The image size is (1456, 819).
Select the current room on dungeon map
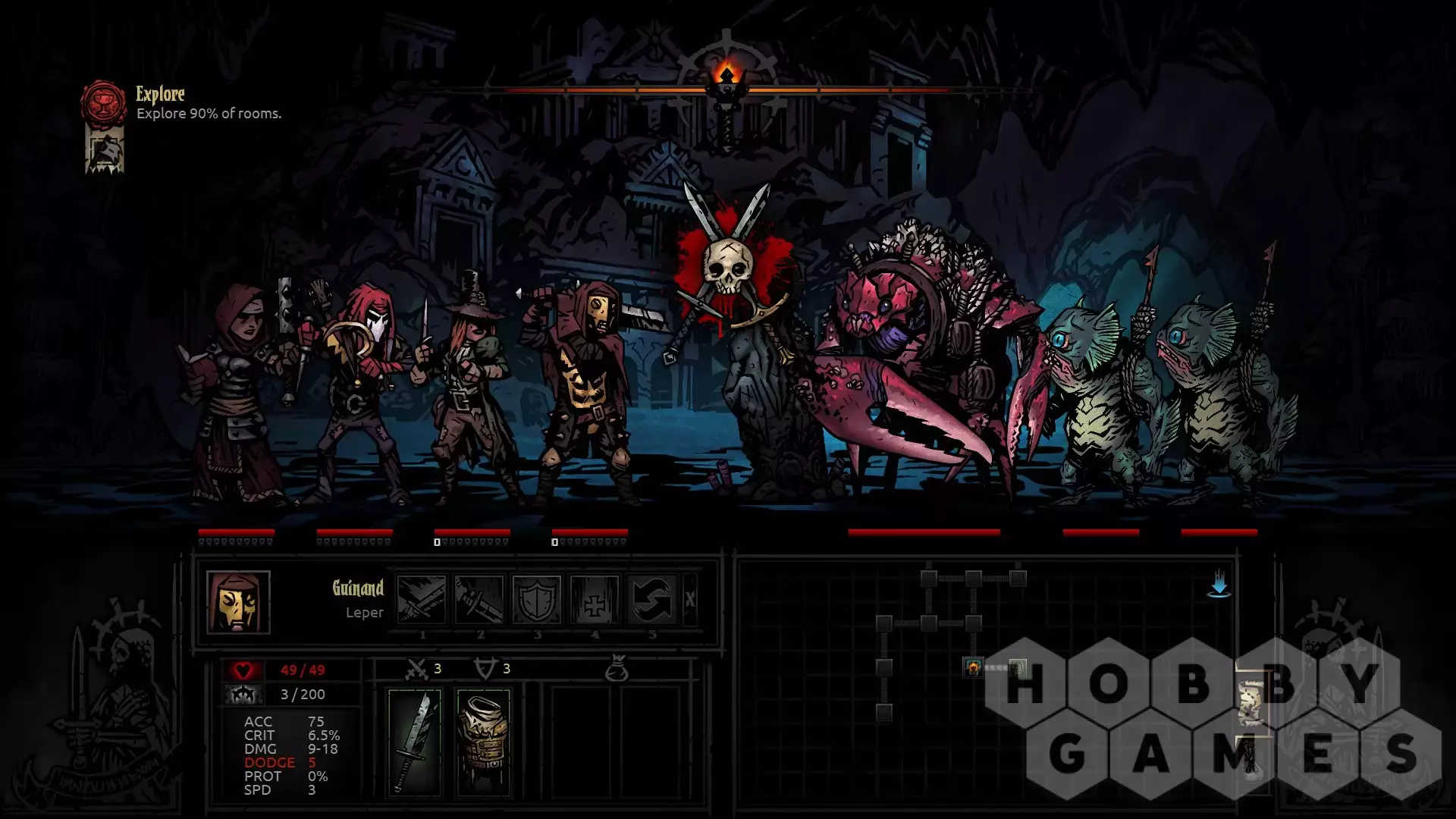tap(973, 667)
